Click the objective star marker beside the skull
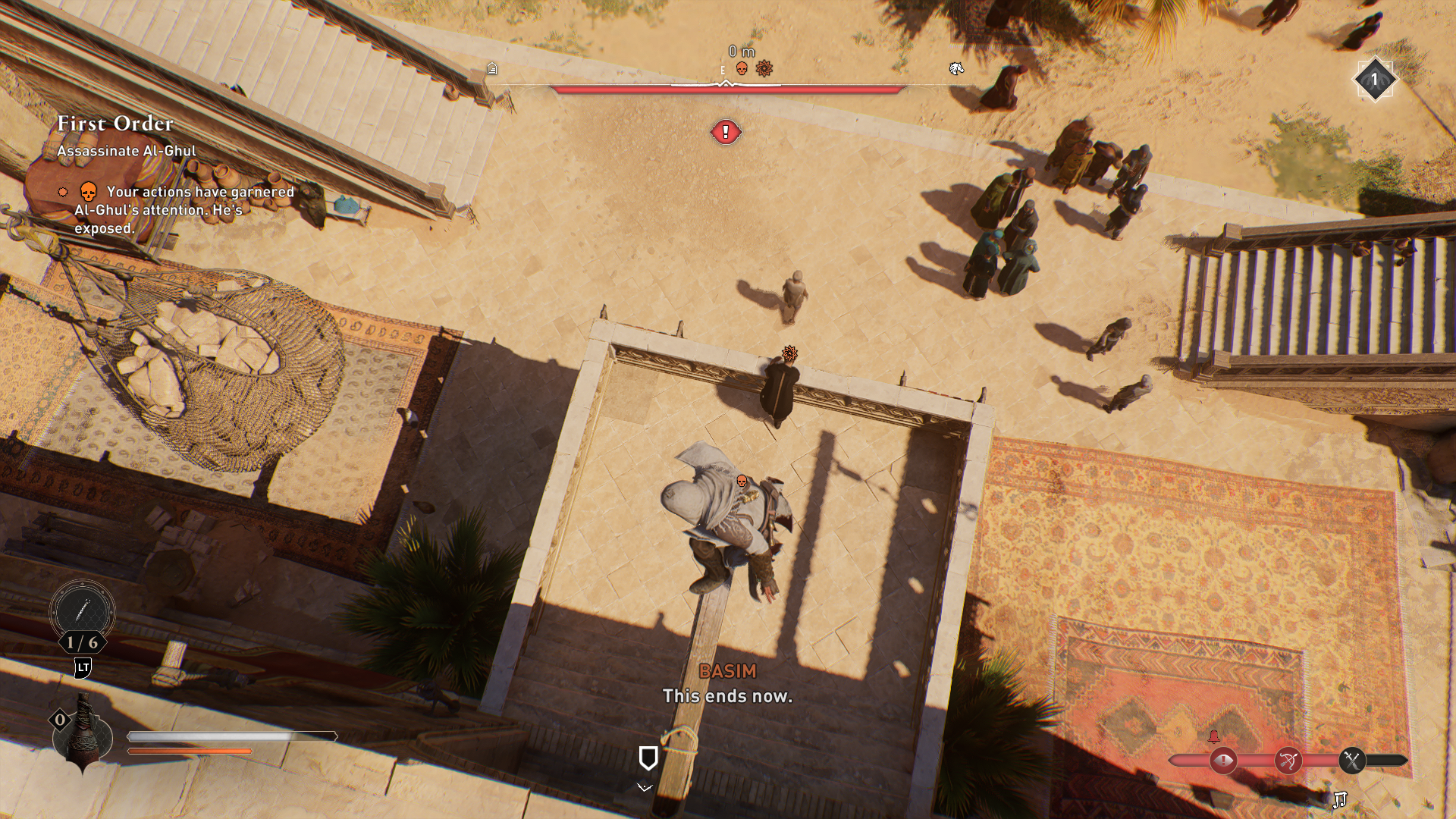1456x819 pixels. 764,68
